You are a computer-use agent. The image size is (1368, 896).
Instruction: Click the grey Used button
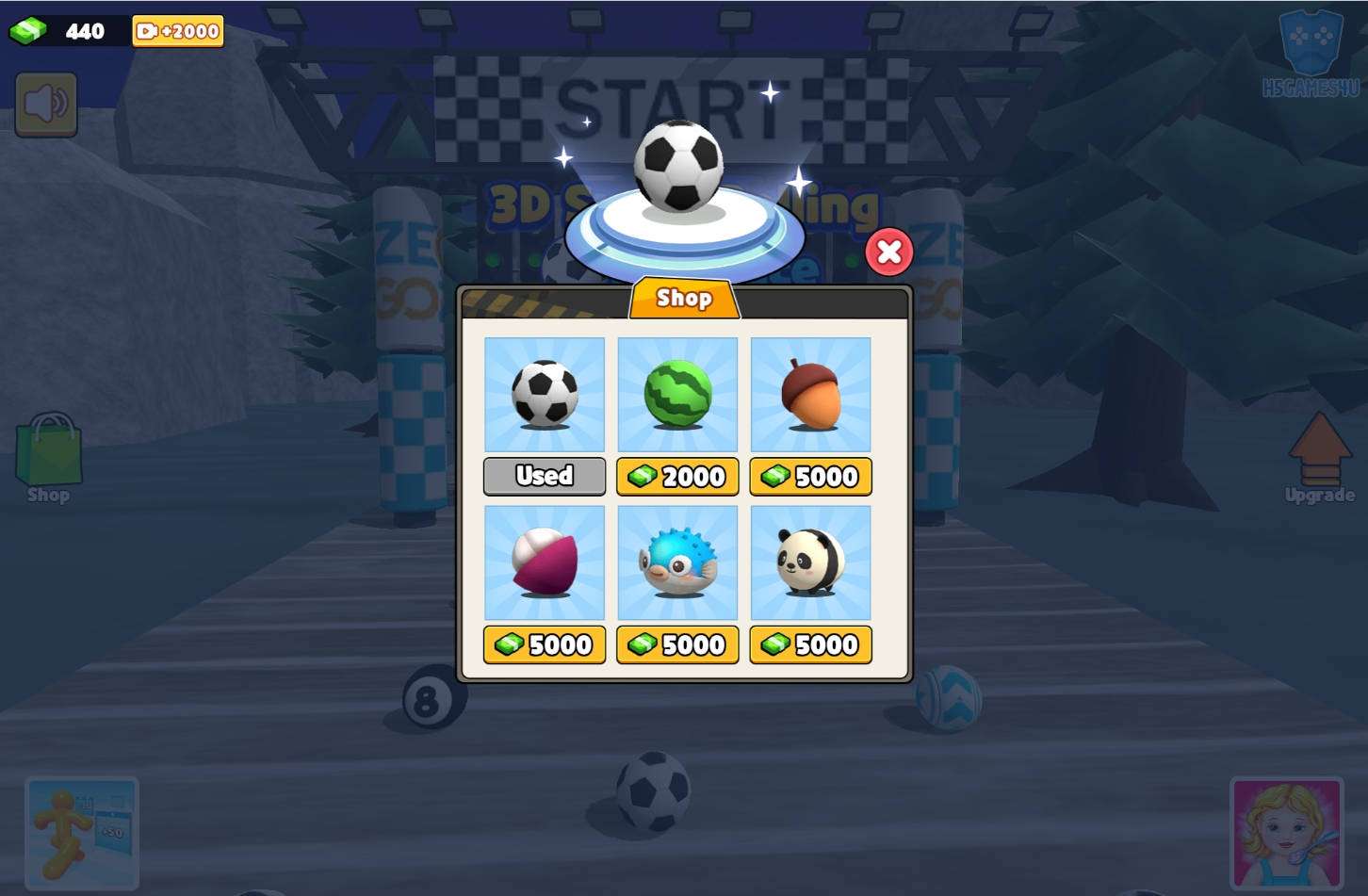tap(545, 477)
